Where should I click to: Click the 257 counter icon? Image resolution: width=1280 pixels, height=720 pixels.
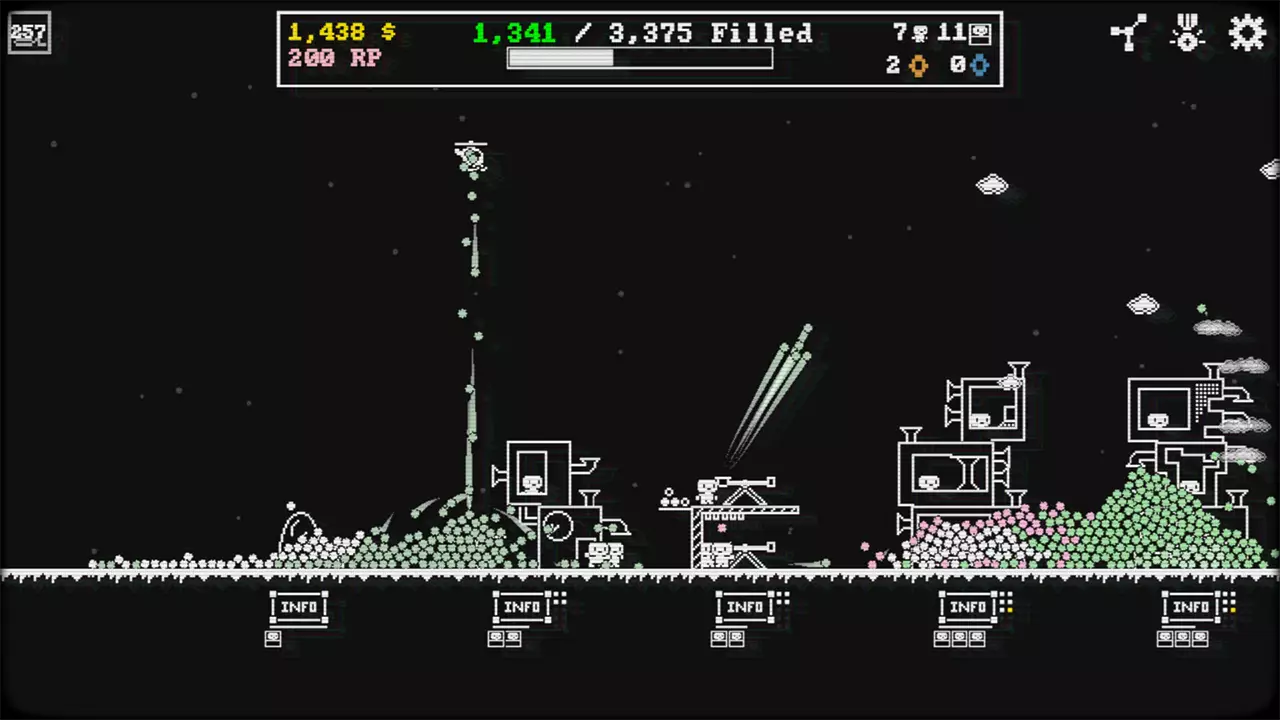28,34
